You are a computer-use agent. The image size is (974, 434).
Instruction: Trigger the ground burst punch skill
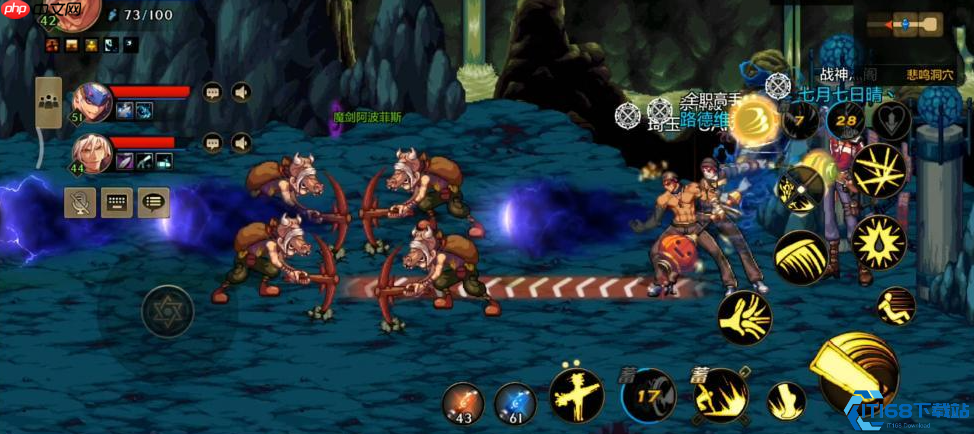point(721,396)
